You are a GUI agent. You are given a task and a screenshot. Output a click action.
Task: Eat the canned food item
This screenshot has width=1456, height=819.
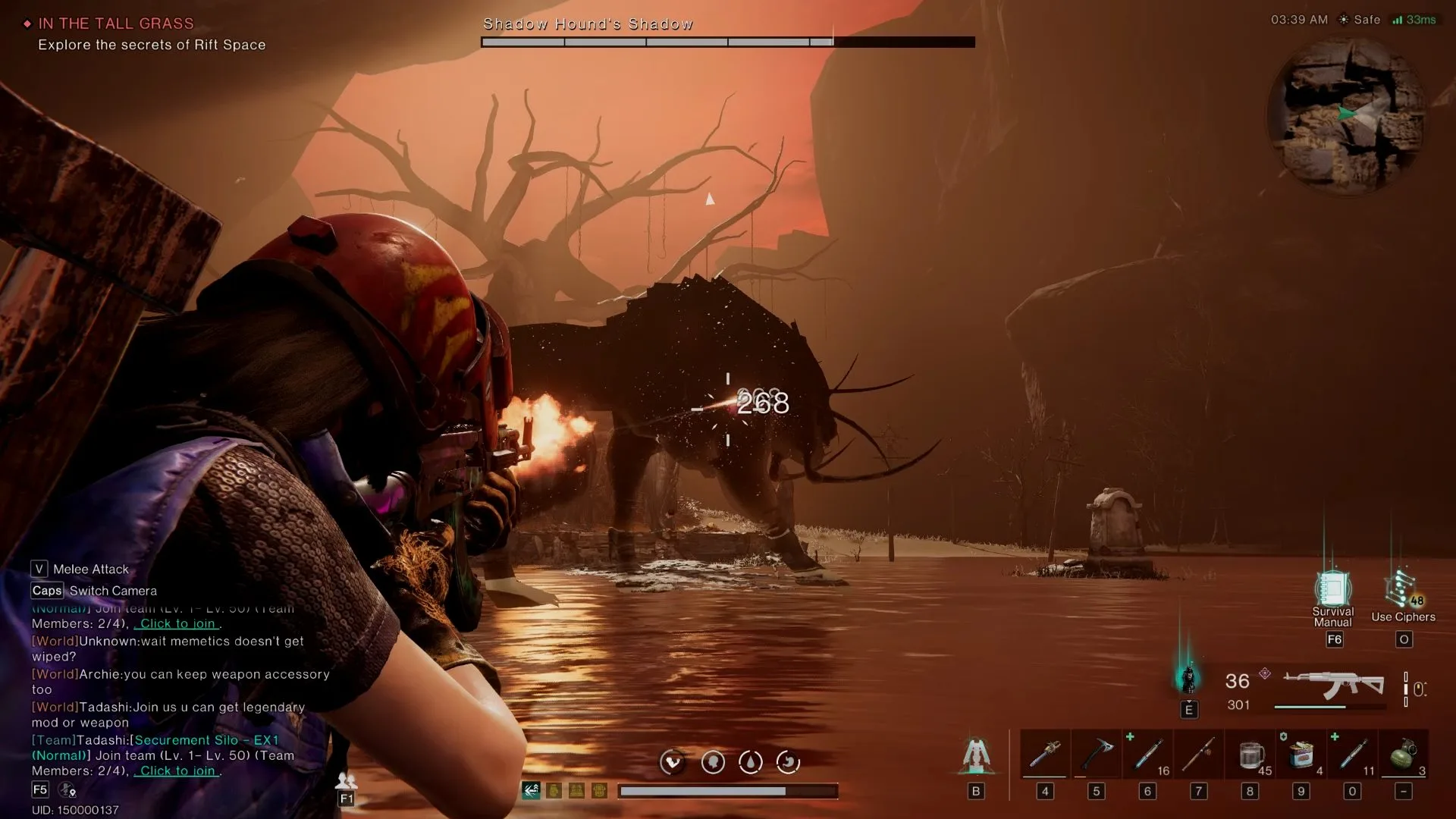click(x=1301, y=754)
